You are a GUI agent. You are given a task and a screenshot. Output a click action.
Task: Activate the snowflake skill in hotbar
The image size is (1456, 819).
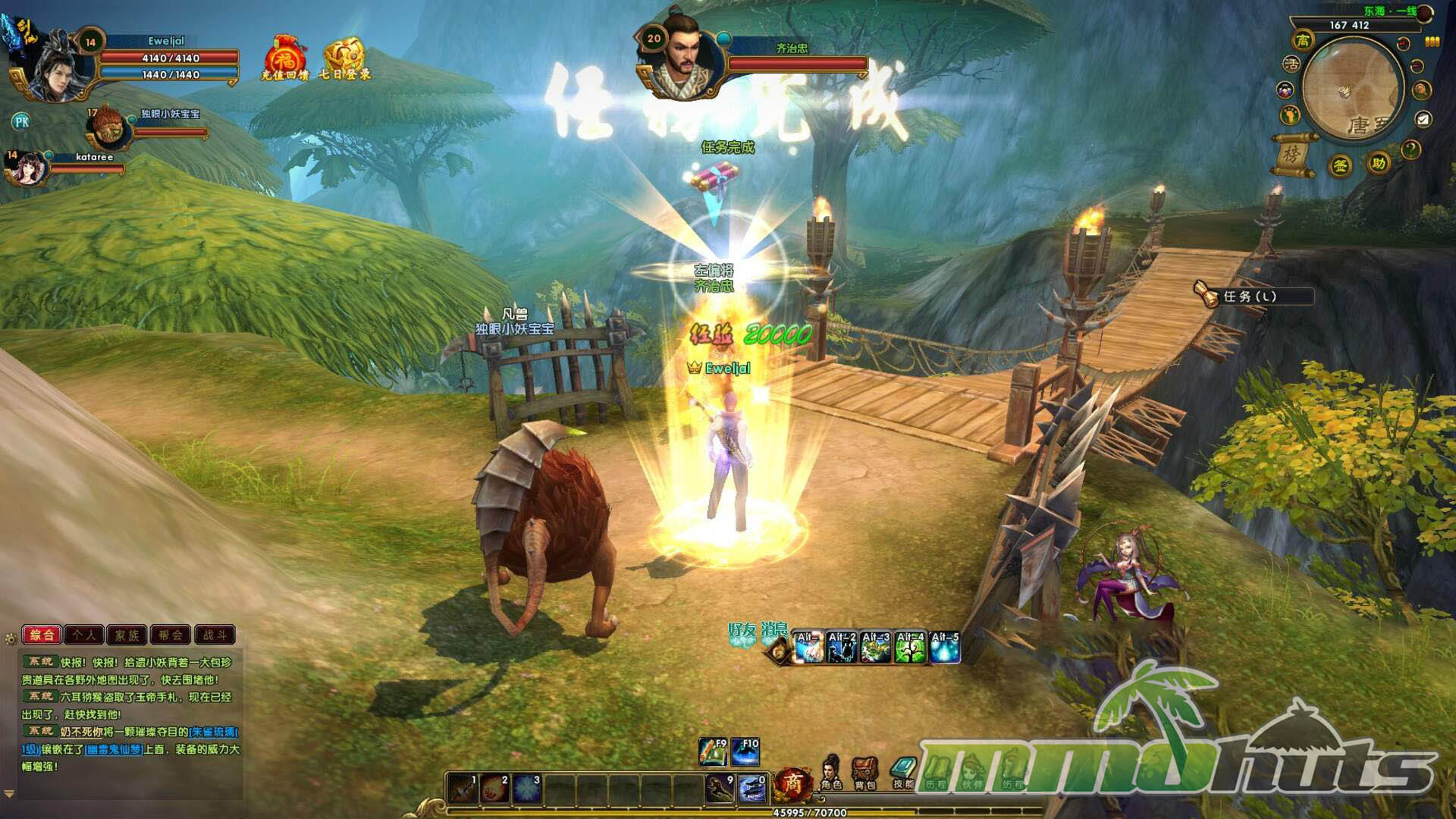(526, 788)
